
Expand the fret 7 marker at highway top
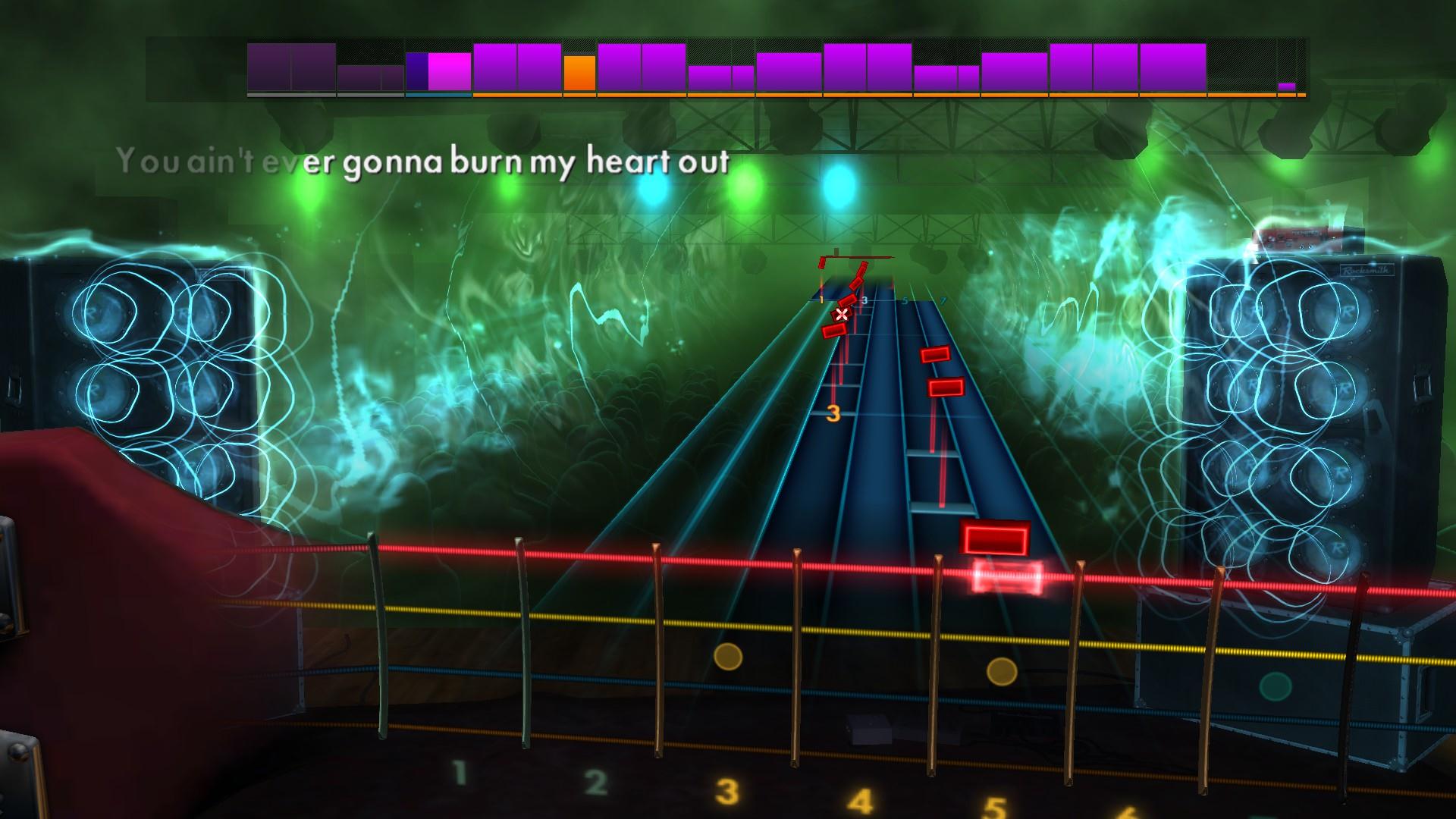click(943, 300)
